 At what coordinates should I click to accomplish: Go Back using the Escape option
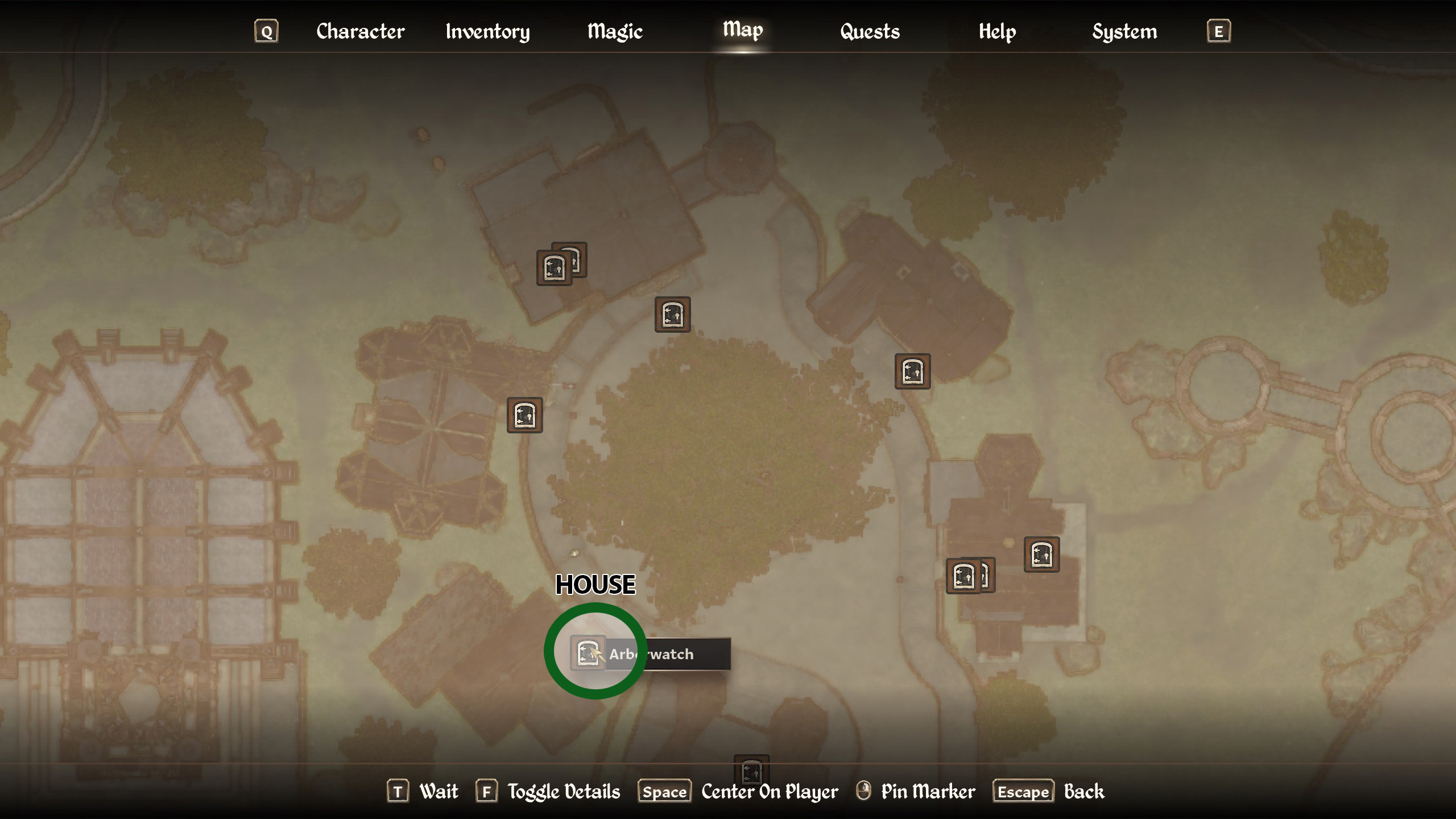click(x=1023, y=791)
